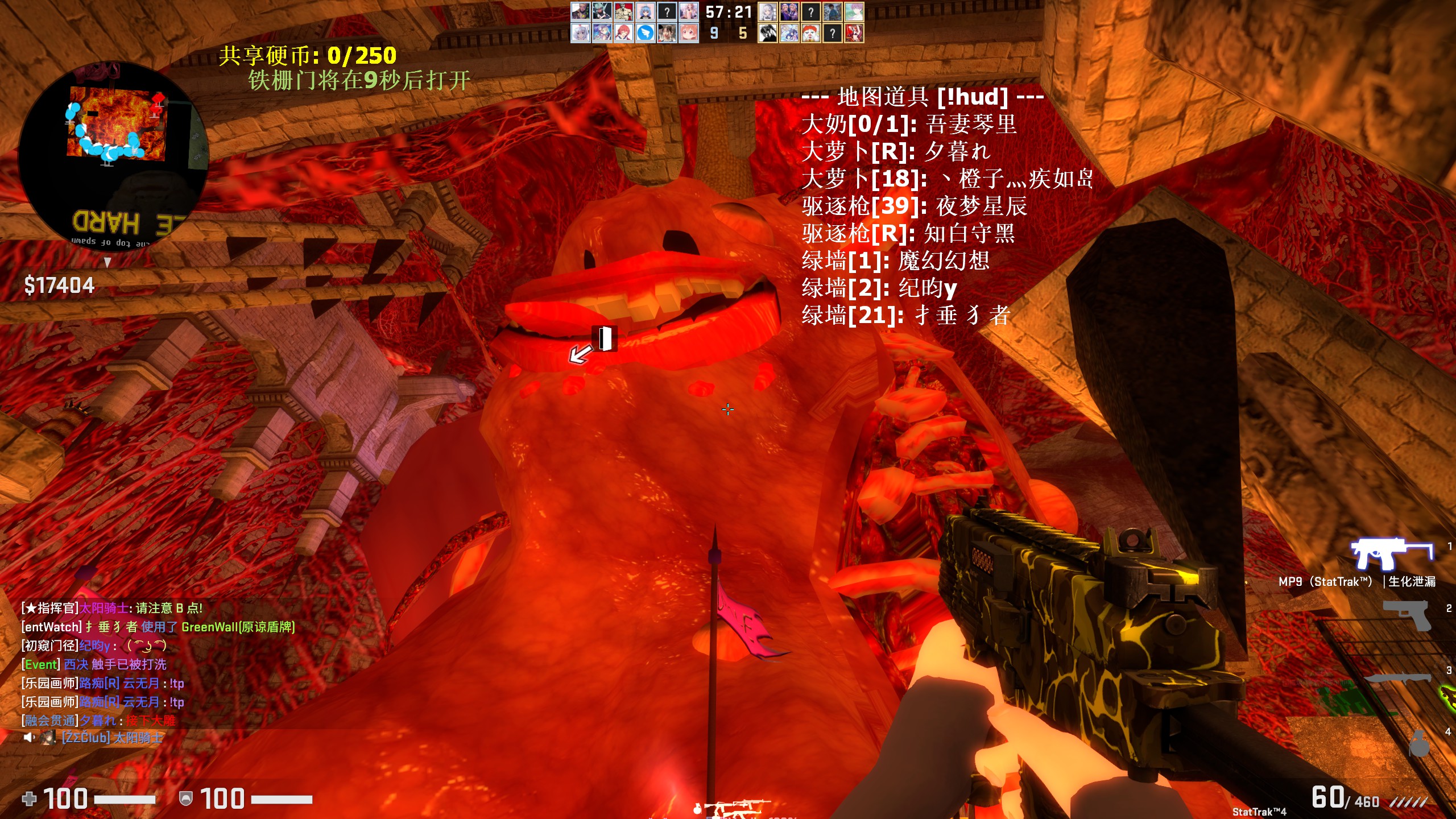Click the commander's 请注意 B 点 chat line
This screenshot has height=819, width=1456.
pyautogui.click(x=112, y=608)
